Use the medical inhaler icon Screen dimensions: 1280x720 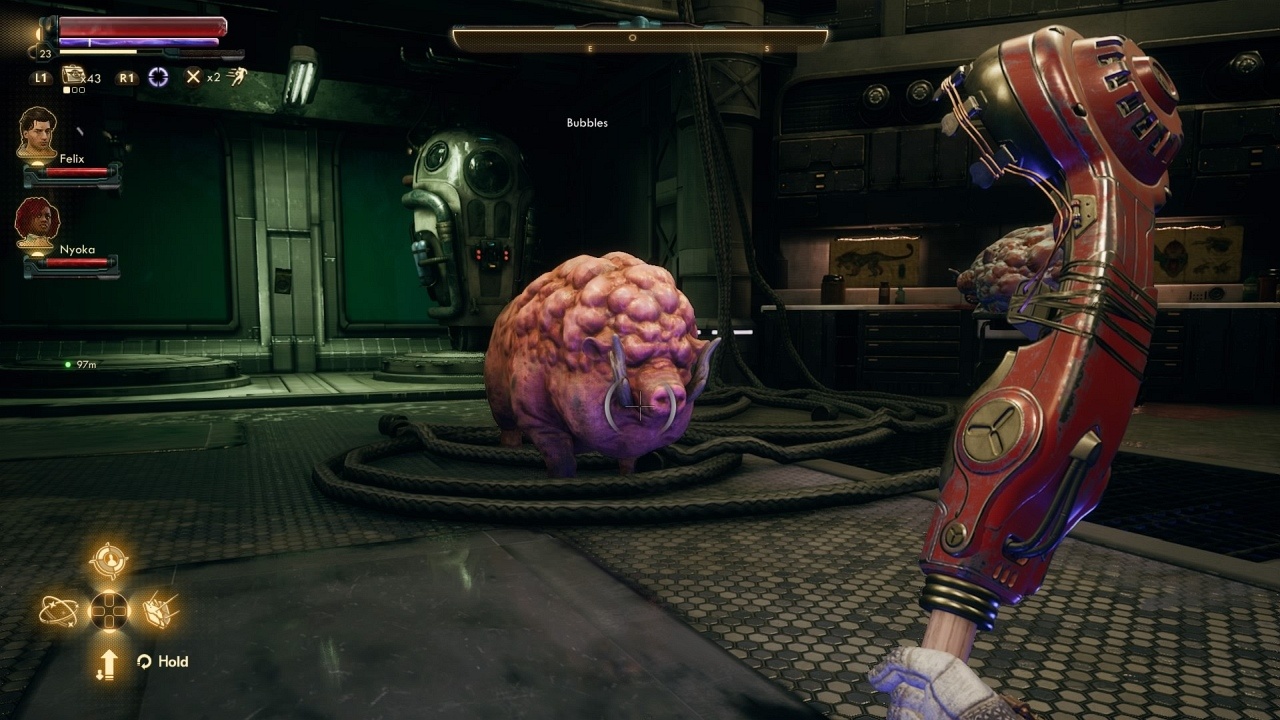point(73,75)
